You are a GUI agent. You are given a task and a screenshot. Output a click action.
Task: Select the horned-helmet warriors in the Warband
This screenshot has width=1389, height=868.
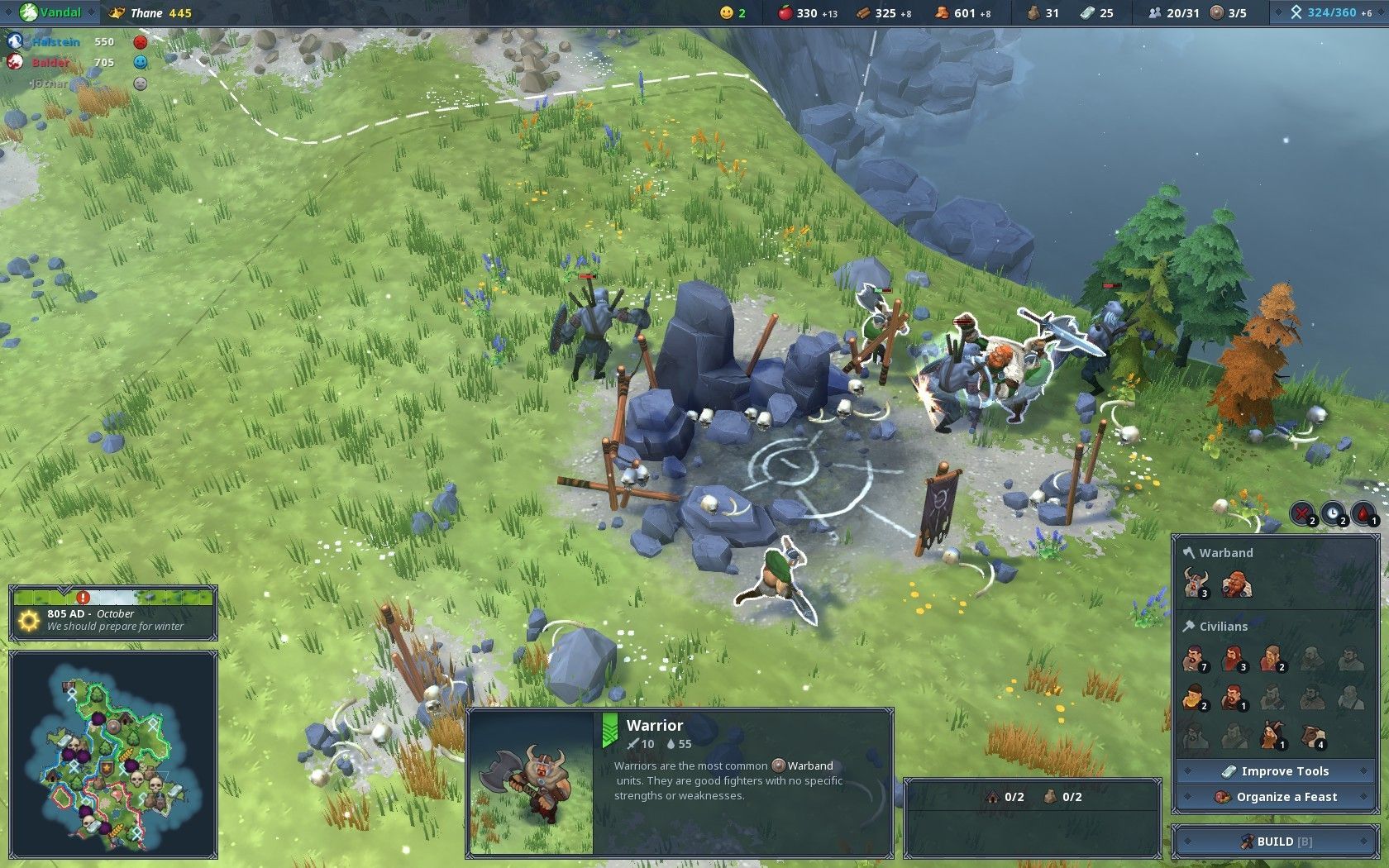(x=1194, y=583)
